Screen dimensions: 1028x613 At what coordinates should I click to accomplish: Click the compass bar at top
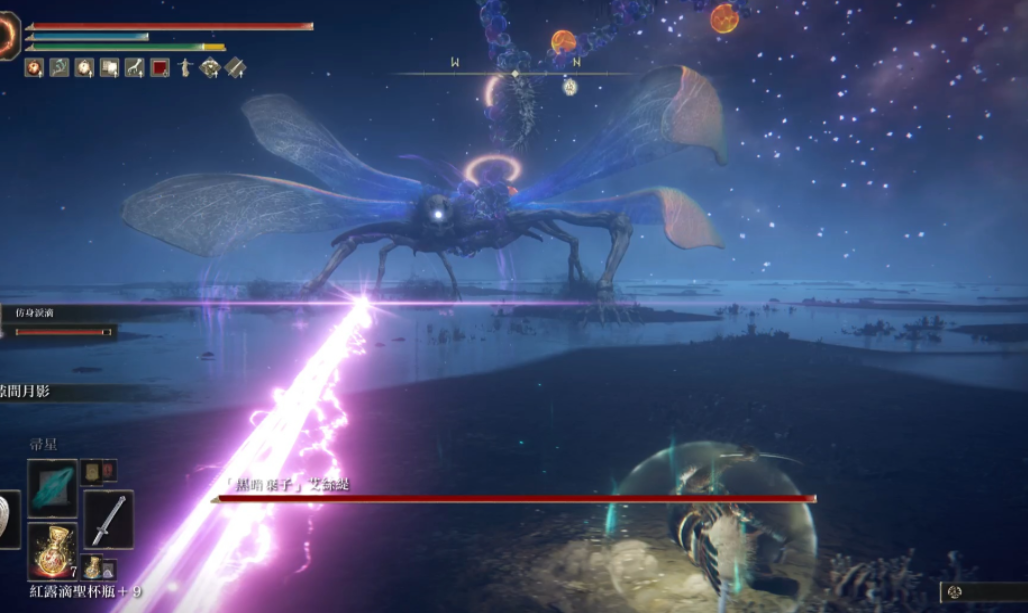[x=515, y=73]
